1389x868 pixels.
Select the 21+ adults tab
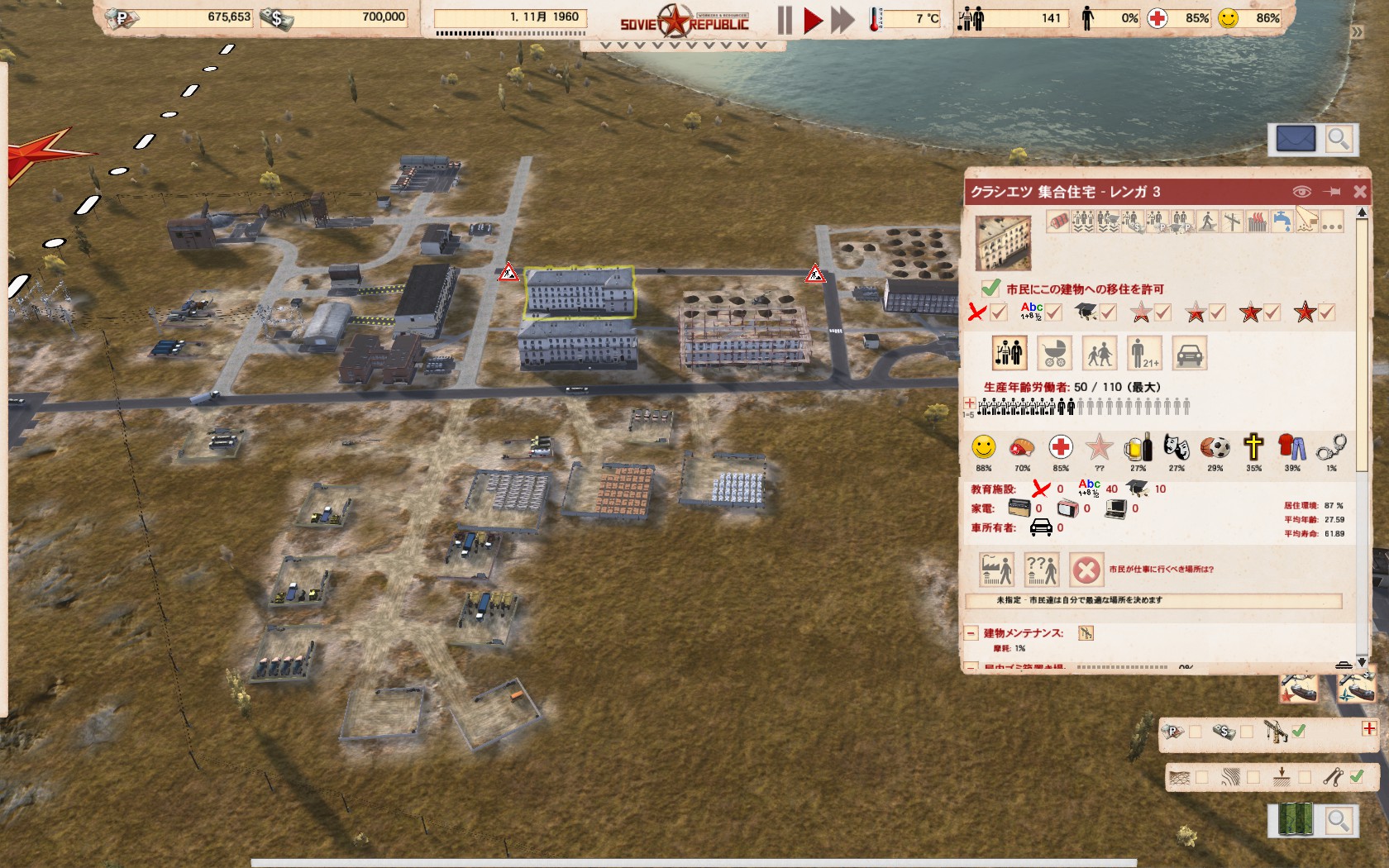tap(1144, 354)
